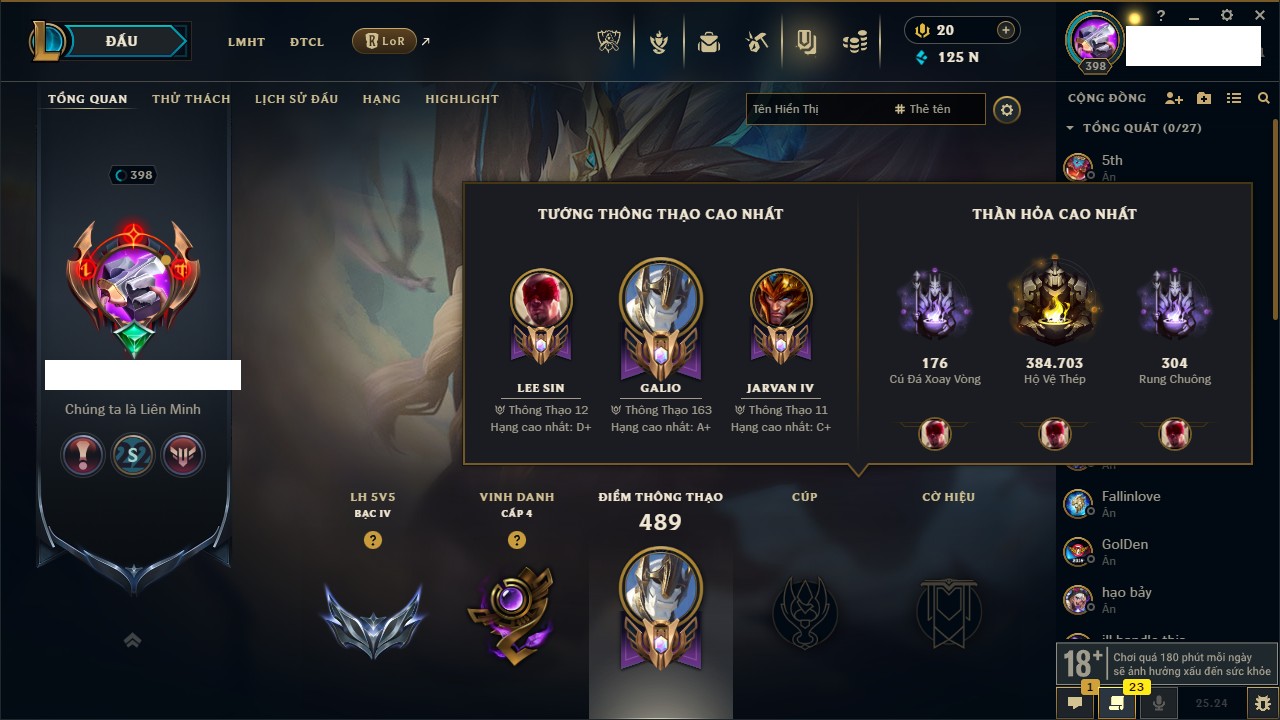Collapse the TỔNG QUÁT friends group
This screenshot has width=1280, height=720.
coord(1070,128)
